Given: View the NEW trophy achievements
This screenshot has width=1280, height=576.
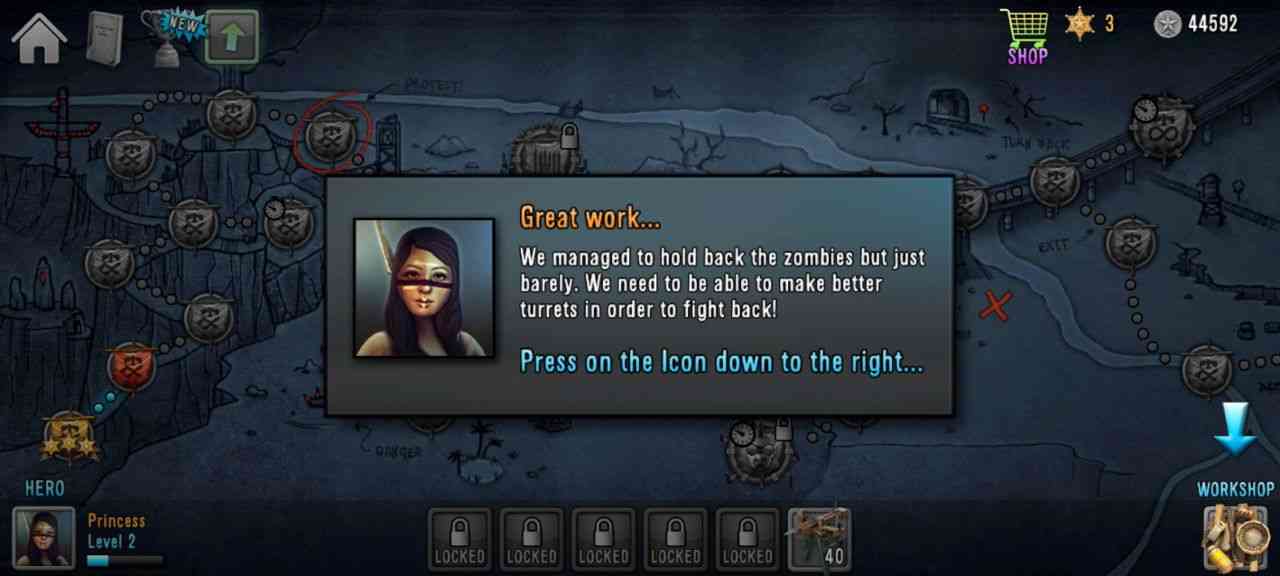Looking at the screenshot, I should tap(168, 36).
